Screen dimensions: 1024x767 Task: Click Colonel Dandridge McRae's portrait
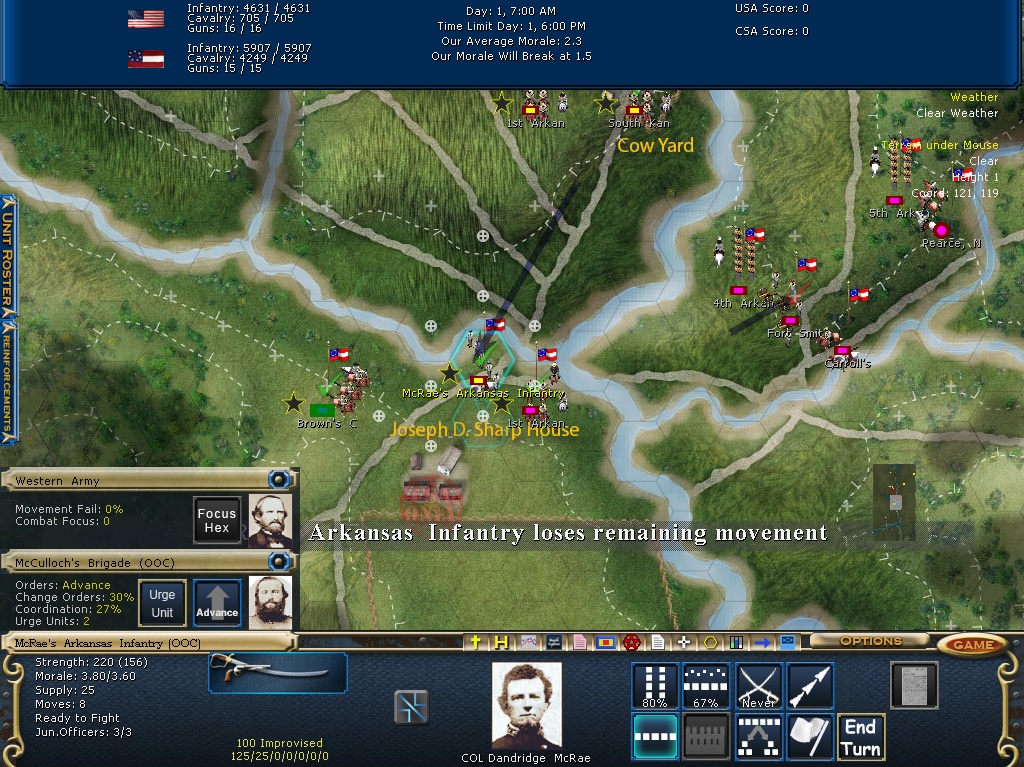pyautogui.click(x=527, y=706)
